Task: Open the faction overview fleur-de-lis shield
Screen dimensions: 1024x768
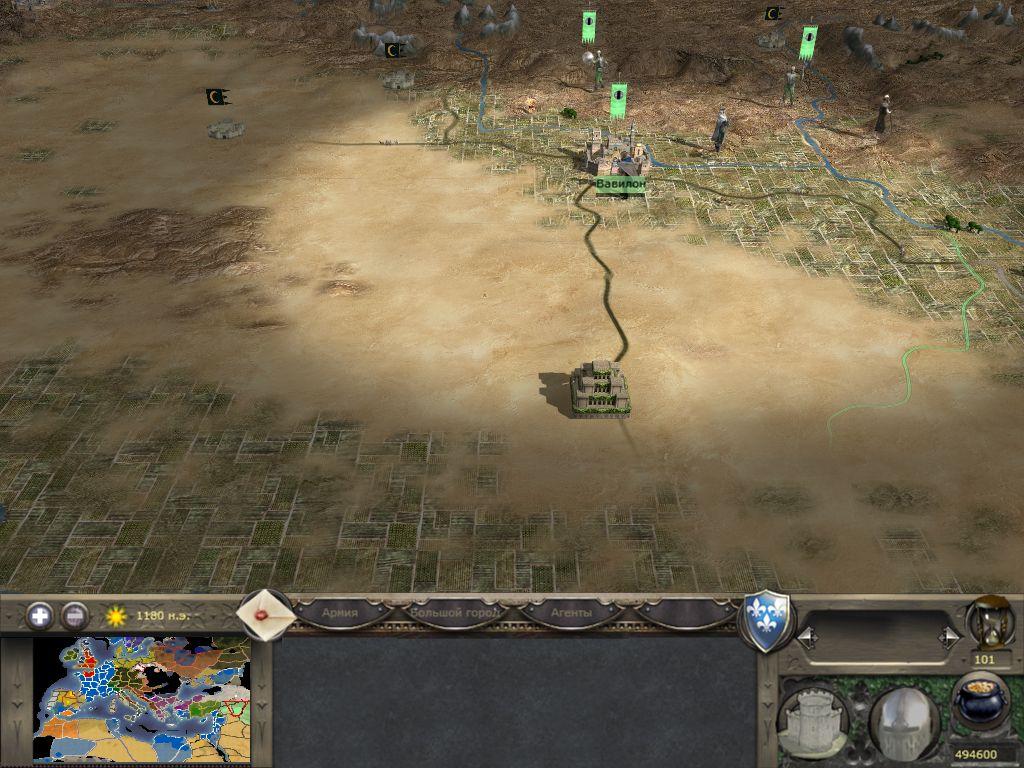Action: tap(768, 620)
